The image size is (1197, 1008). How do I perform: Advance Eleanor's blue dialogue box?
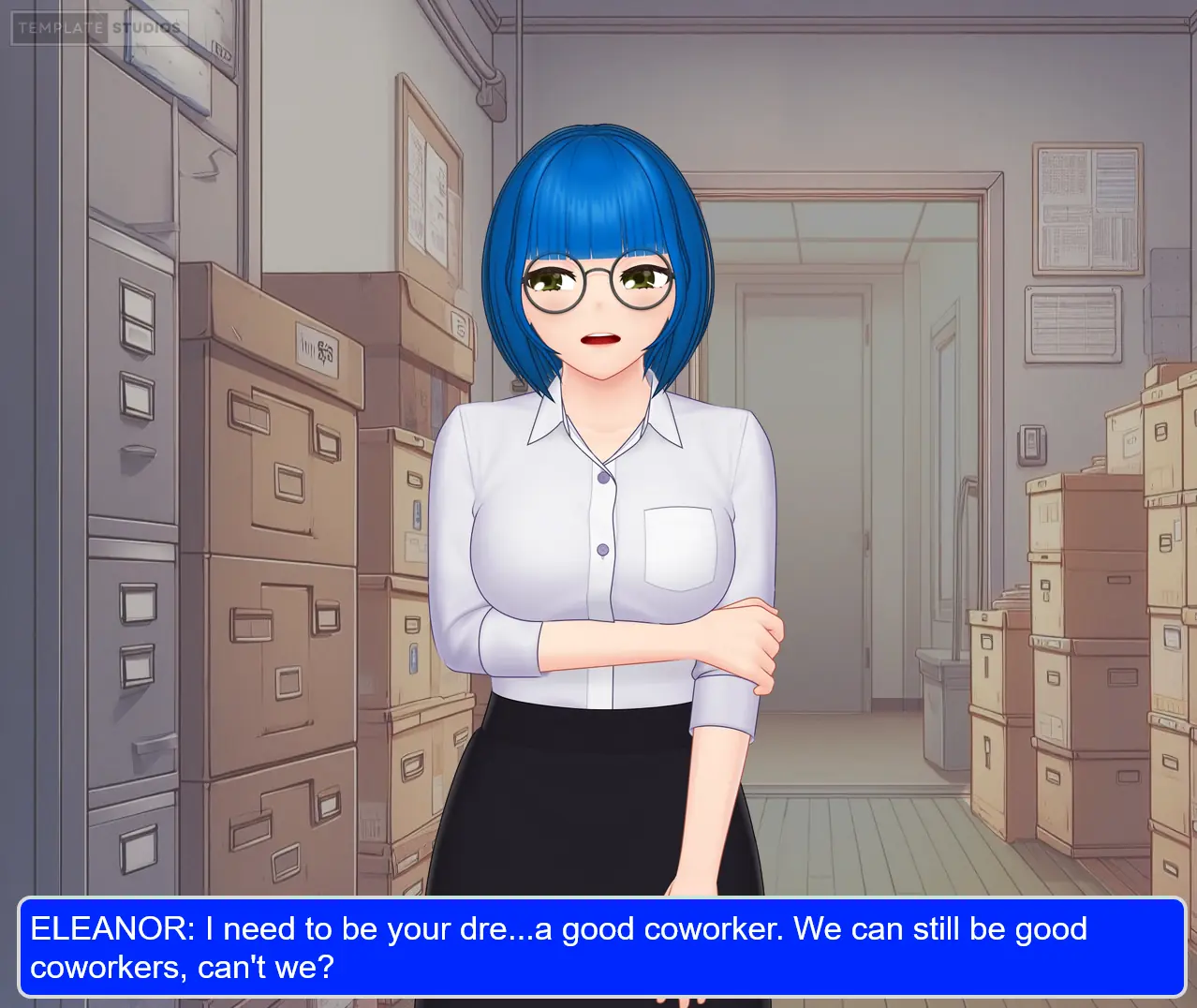[601, 947]
